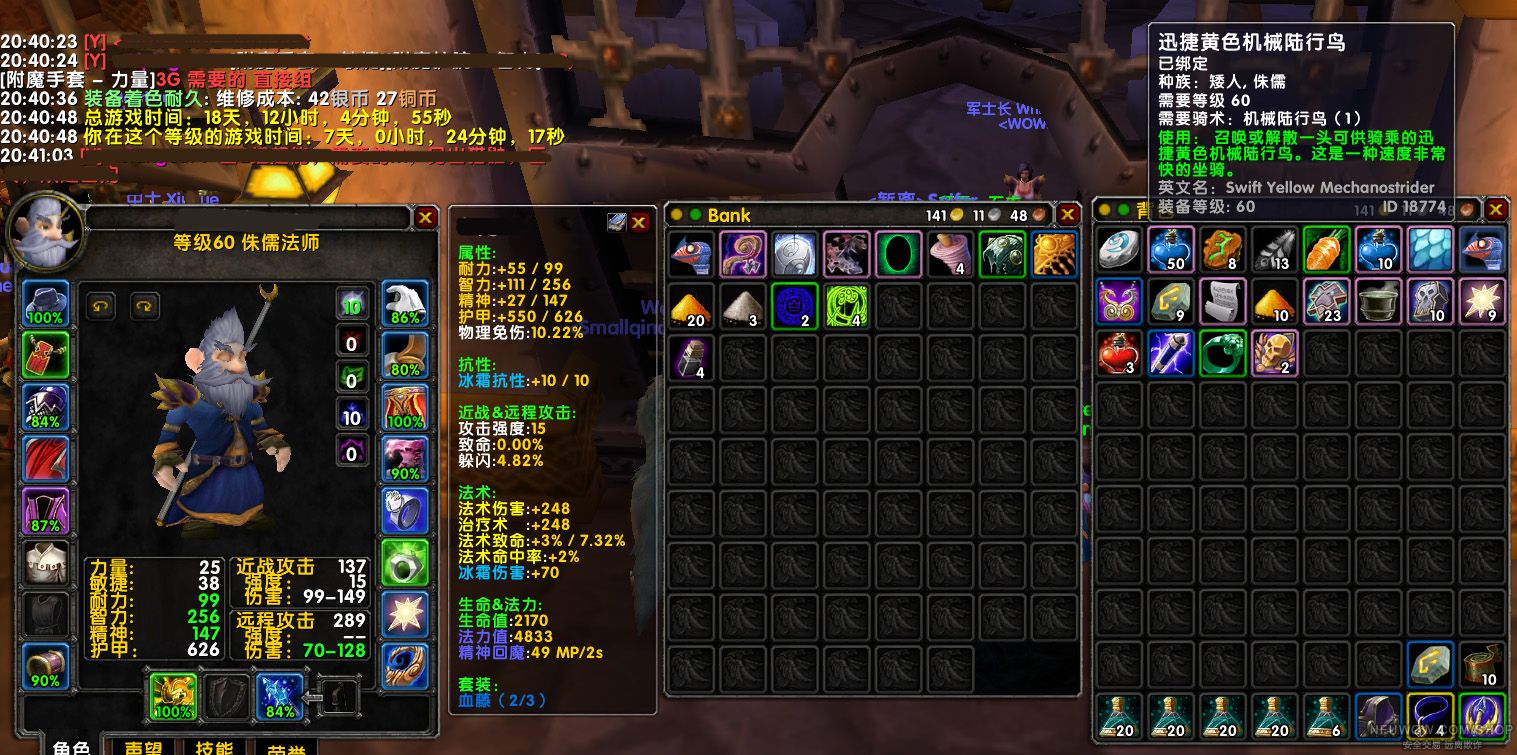Open the 技能 skills tab

[x=213, y=748]
